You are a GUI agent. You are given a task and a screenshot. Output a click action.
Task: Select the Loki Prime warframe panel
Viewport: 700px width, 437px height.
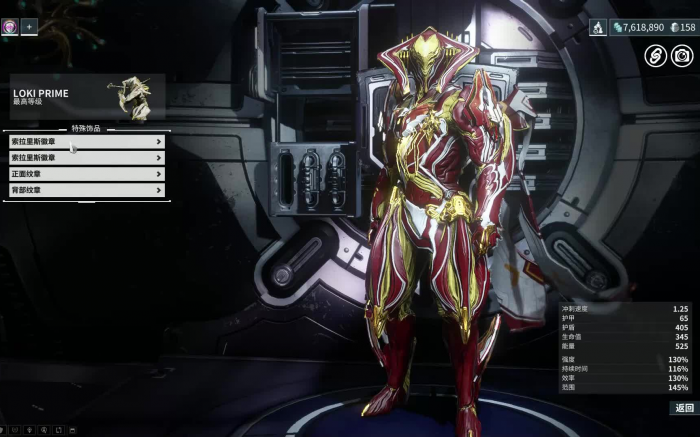(x=87, y=97)
